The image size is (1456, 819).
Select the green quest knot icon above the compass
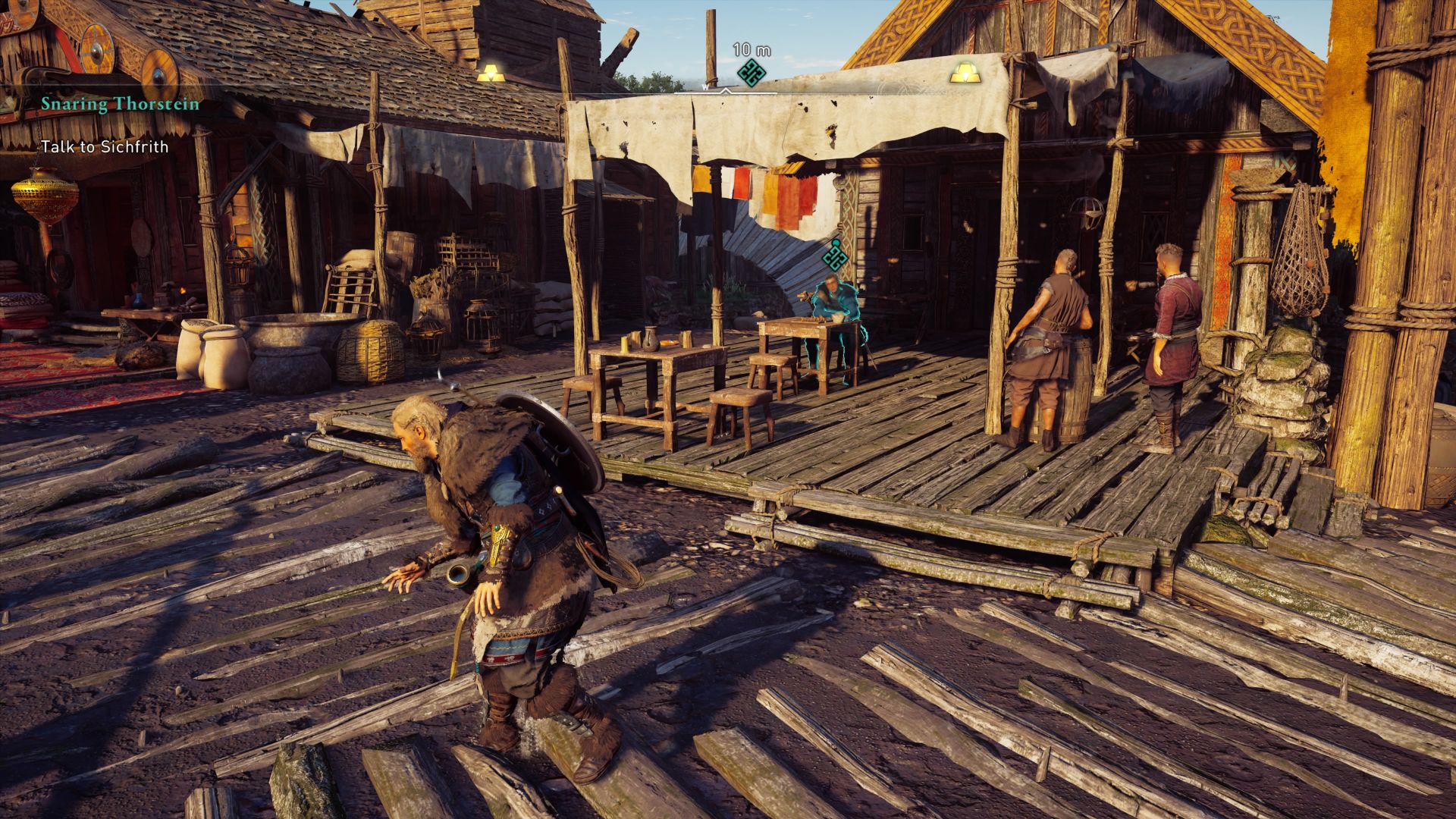[x=752, y=74]
